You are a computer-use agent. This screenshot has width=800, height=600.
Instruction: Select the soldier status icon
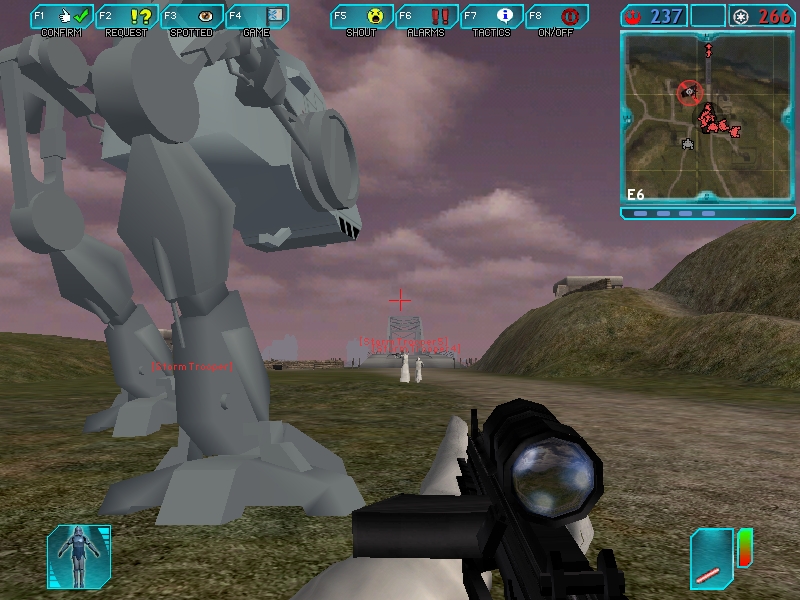click(78, 556)
